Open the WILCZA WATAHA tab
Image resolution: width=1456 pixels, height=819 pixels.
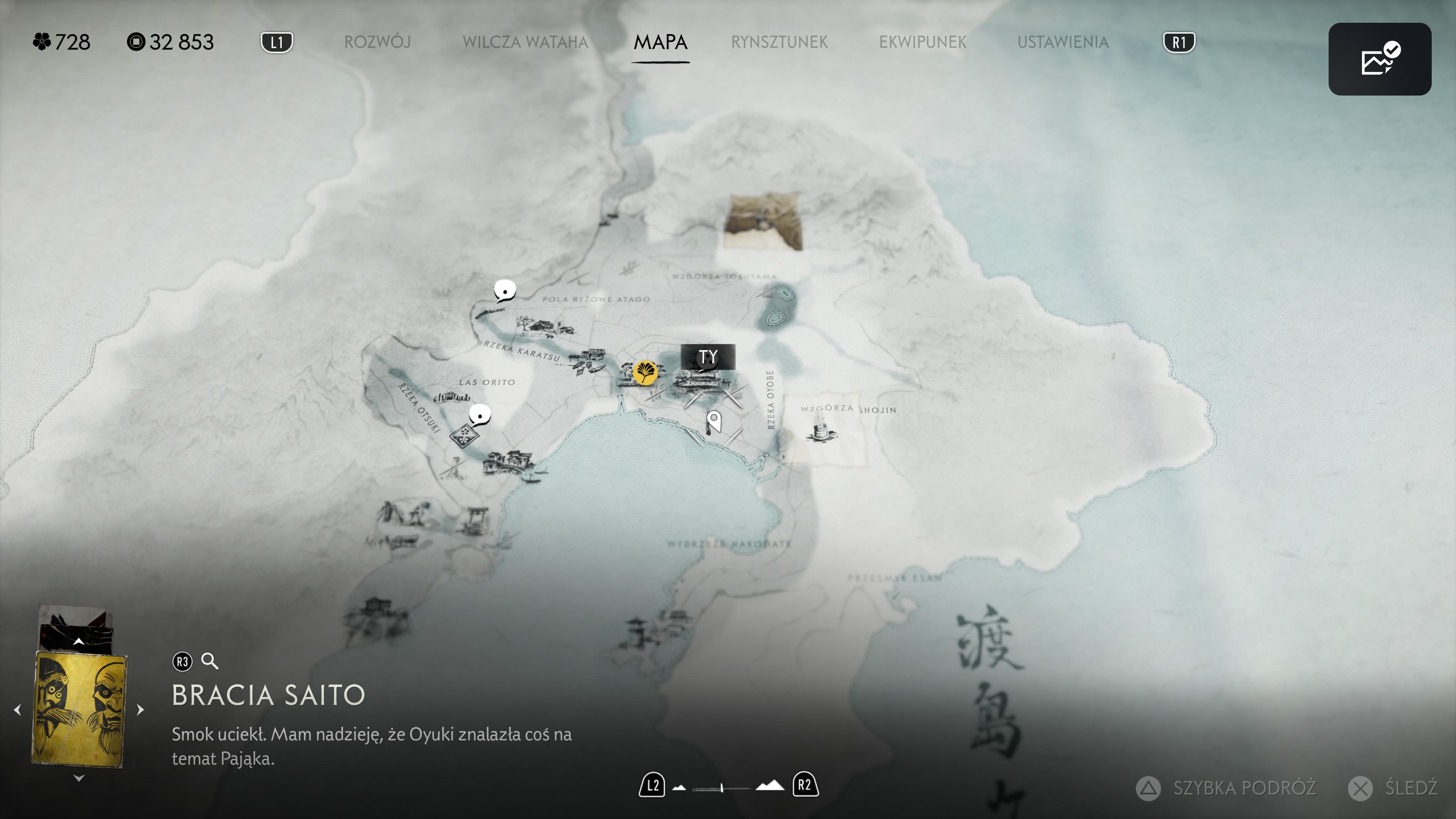[x=525, y=42]
